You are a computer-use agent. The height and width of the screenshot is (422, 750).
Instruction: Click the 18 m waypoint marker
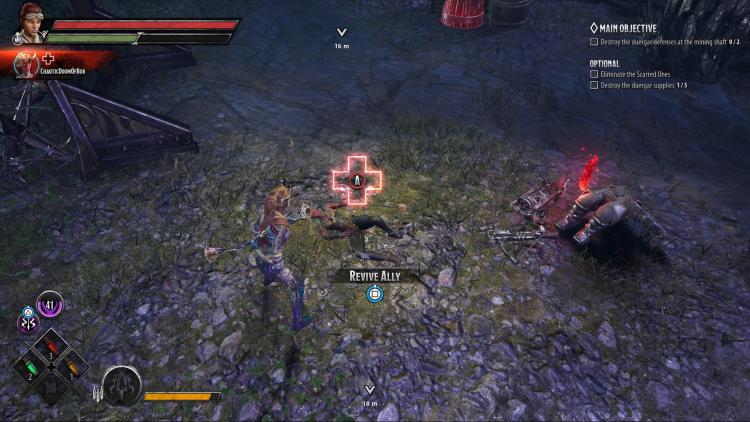click(x=370, y=394)
